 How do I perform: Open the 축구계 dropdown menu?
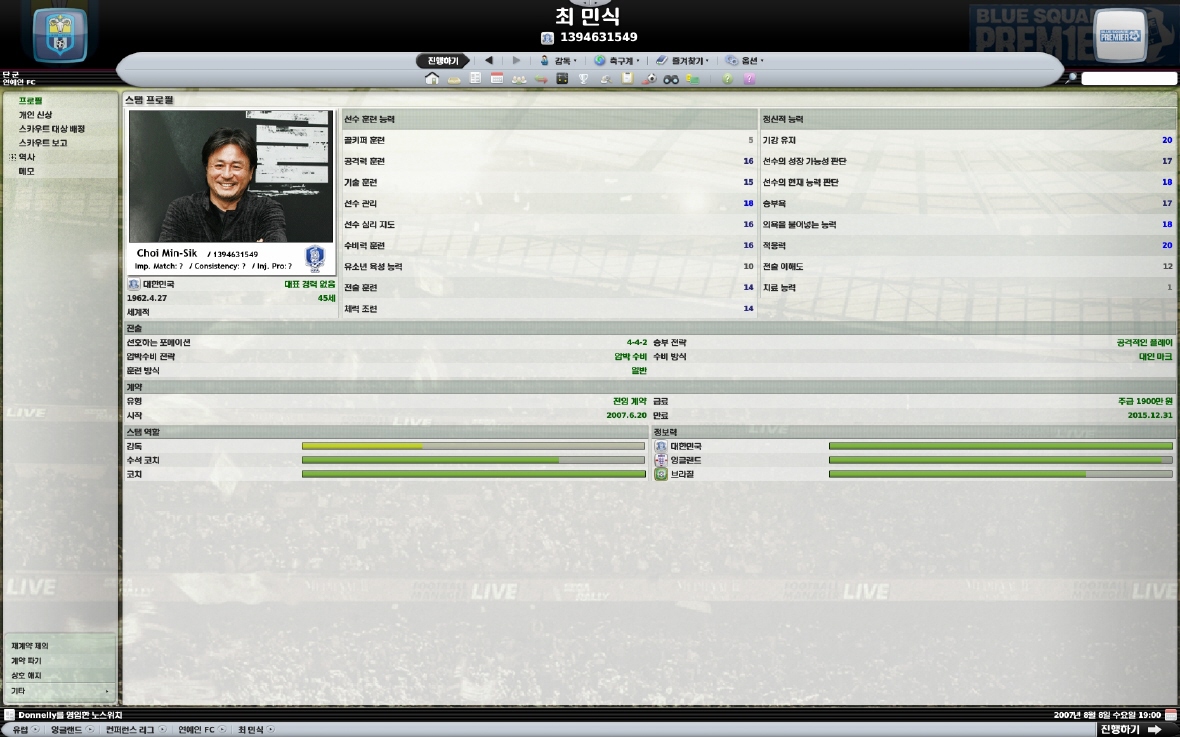coord(617,61)
